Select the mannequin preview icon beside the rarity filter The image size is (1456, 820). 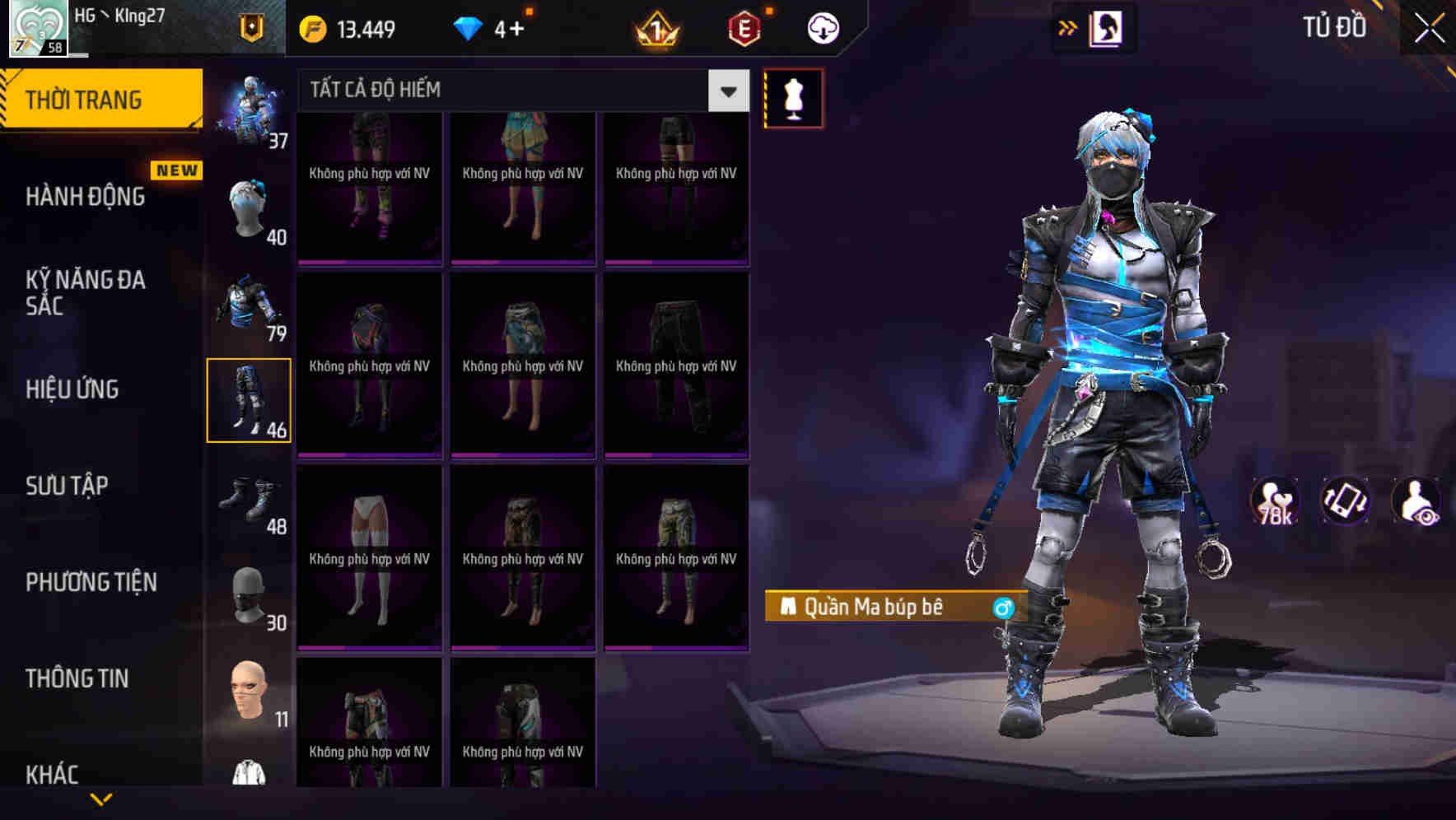tap(793, 98)
